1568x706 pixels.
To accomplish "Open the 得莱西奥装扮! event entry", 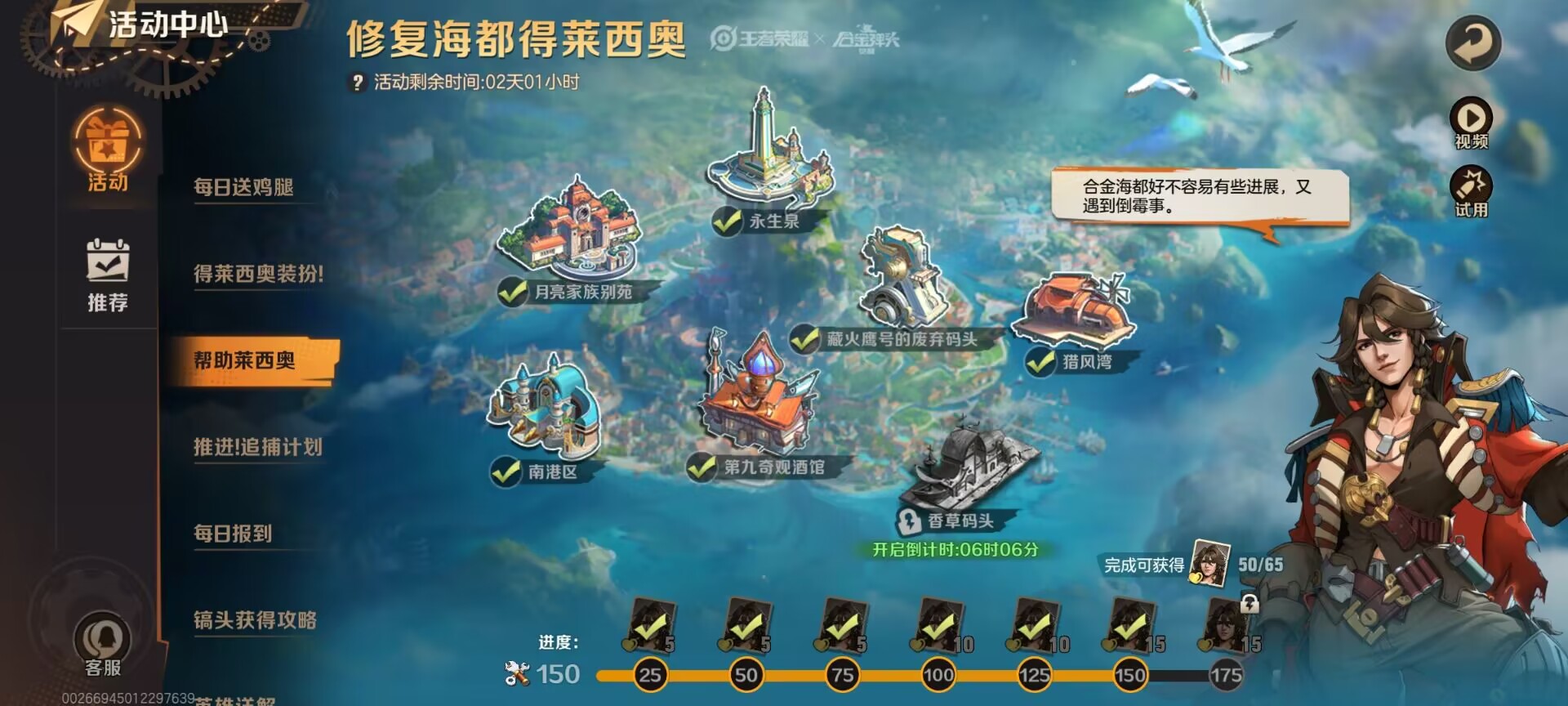I will click(258, 274).
